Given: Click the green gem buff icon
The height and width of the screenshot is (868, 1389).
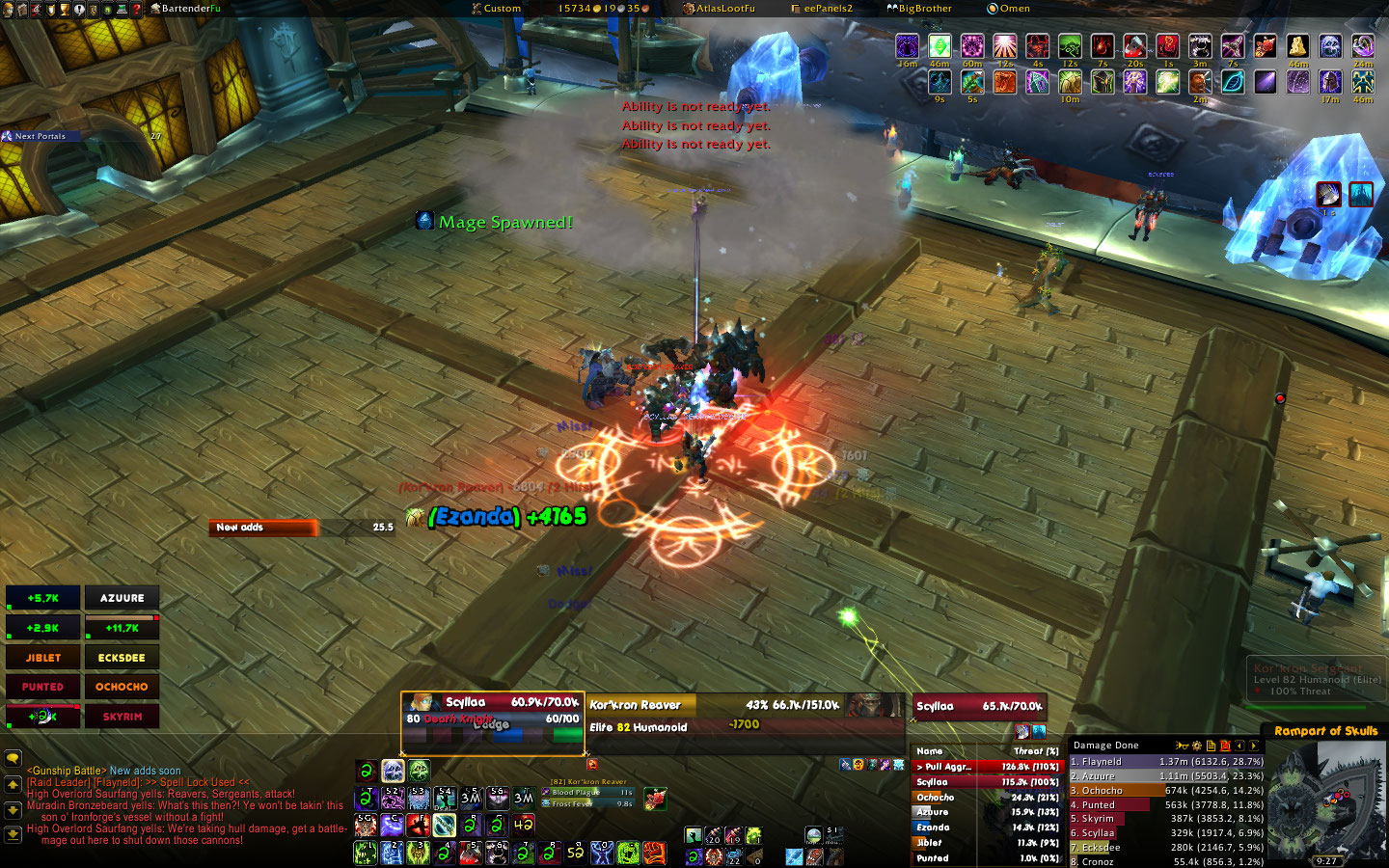Looking at the screenshot, I should (x=940, y=45).
